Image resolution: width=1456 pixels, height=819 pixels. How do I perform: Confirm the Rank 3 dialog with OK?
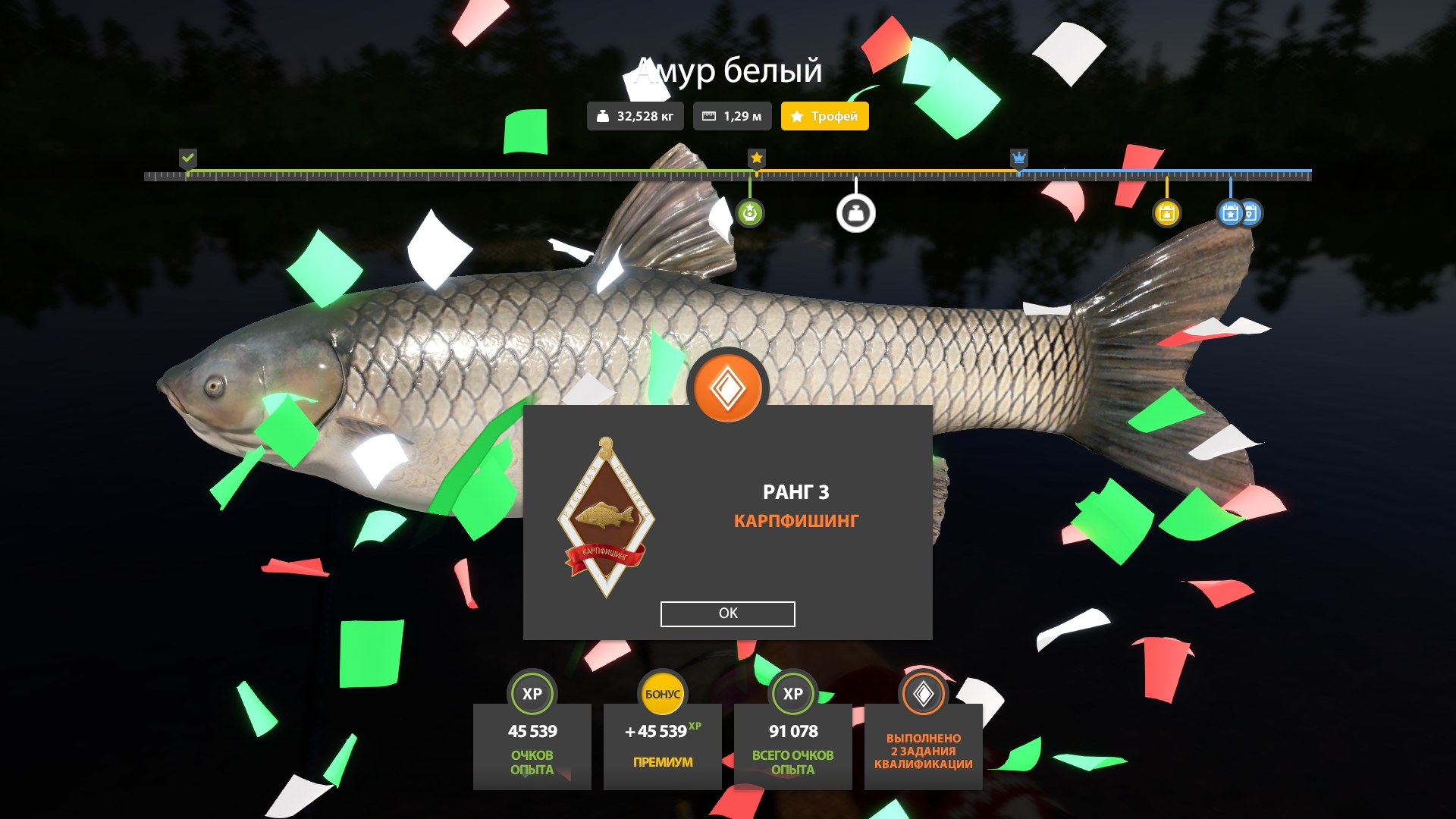pos(727,613)
